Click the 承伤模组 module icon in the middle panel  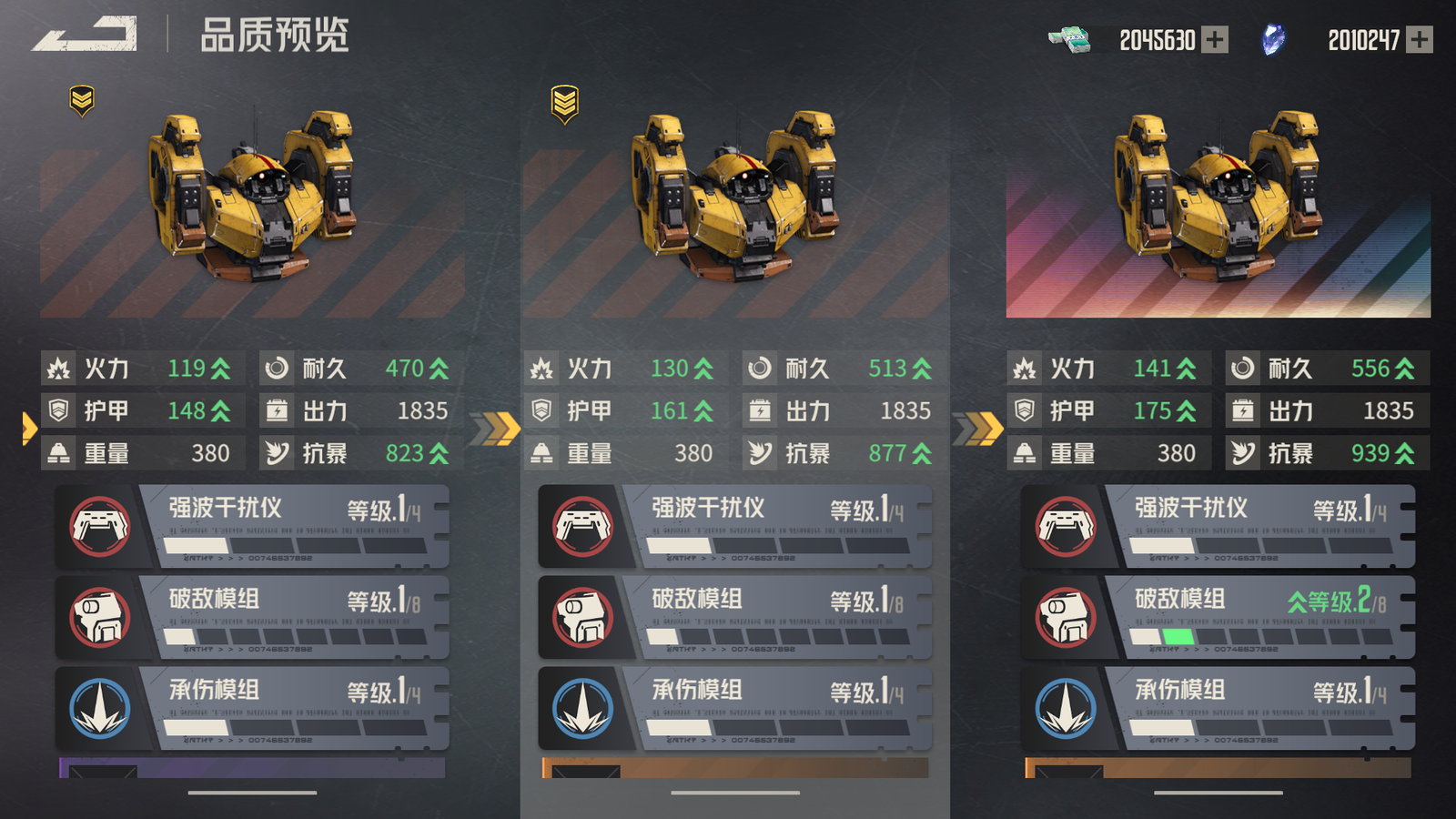coord(582,708)
